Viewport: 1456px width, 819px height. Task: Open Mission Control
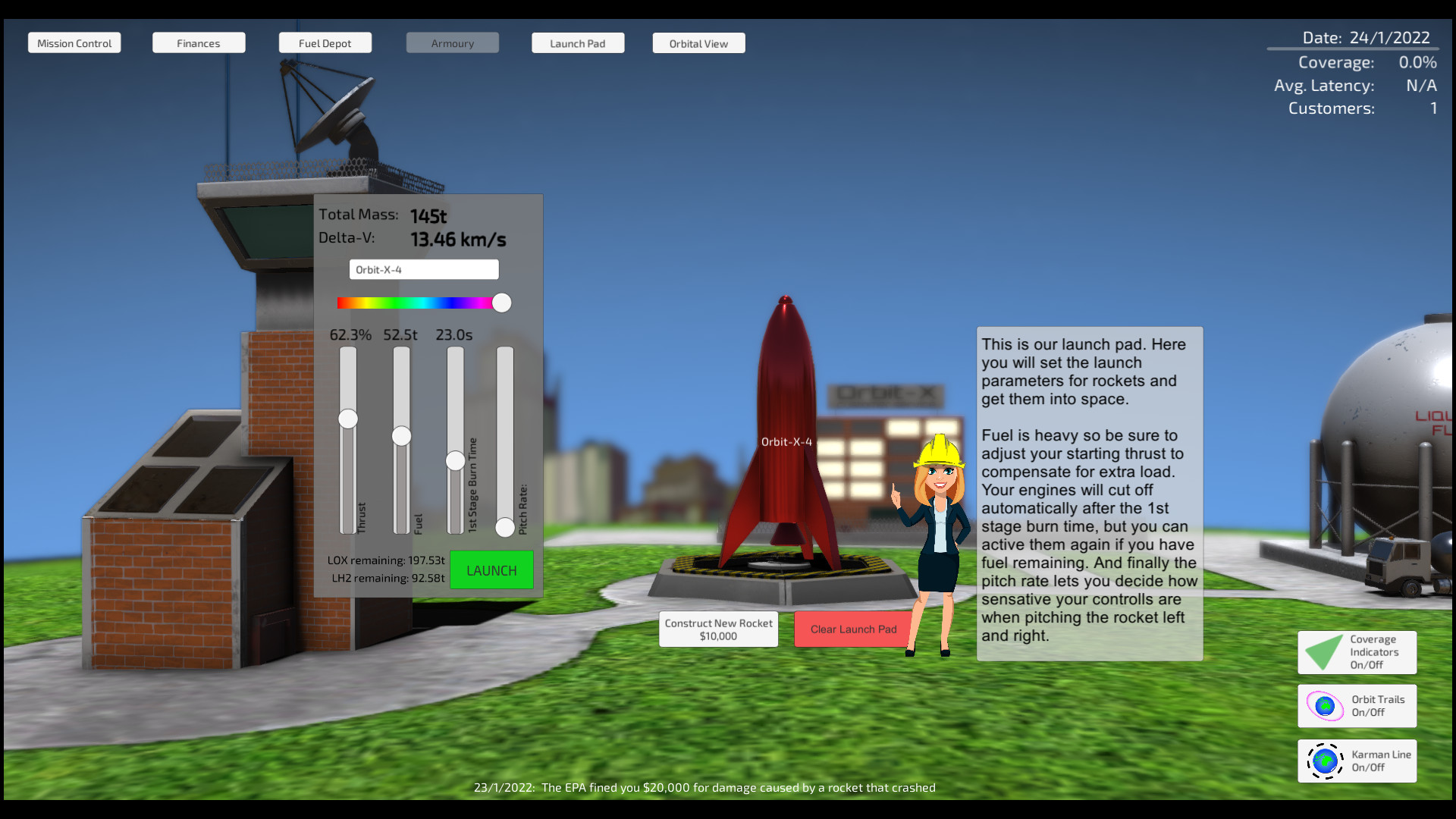(x=74, y=42)
